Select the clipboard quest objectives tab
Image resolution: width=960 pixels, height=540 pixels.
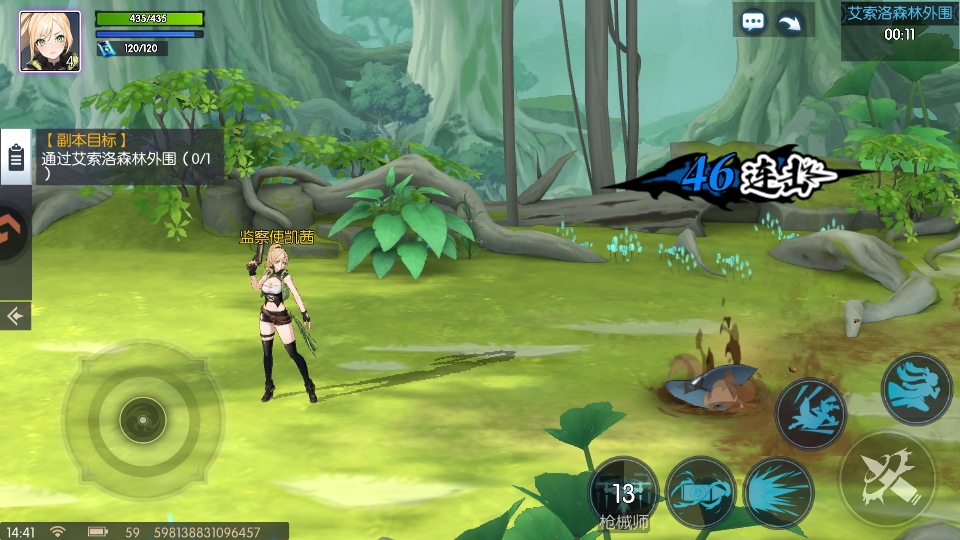click(15, 158)
